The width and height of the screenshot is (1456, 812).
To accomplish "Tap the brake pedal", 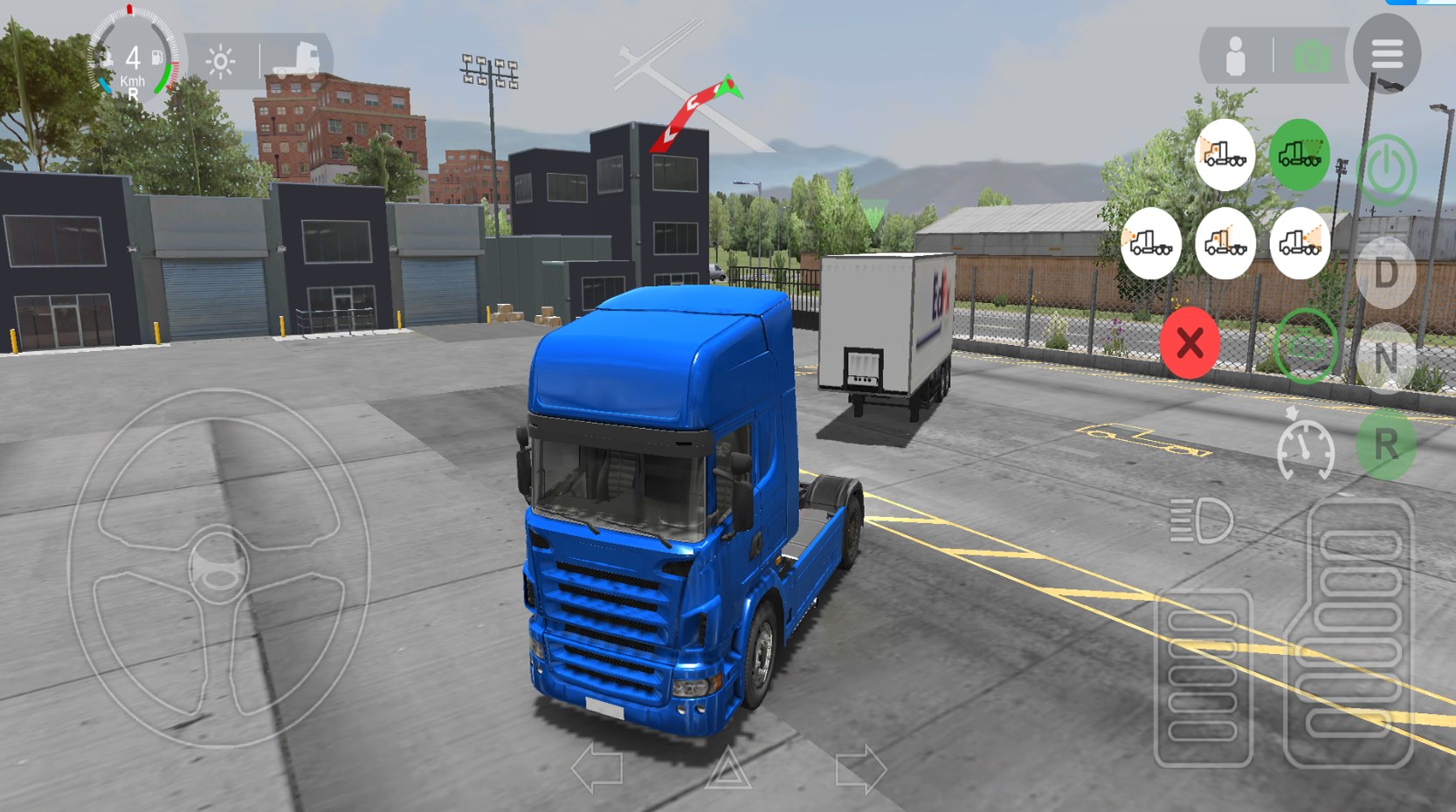I will coord(1203,678).
